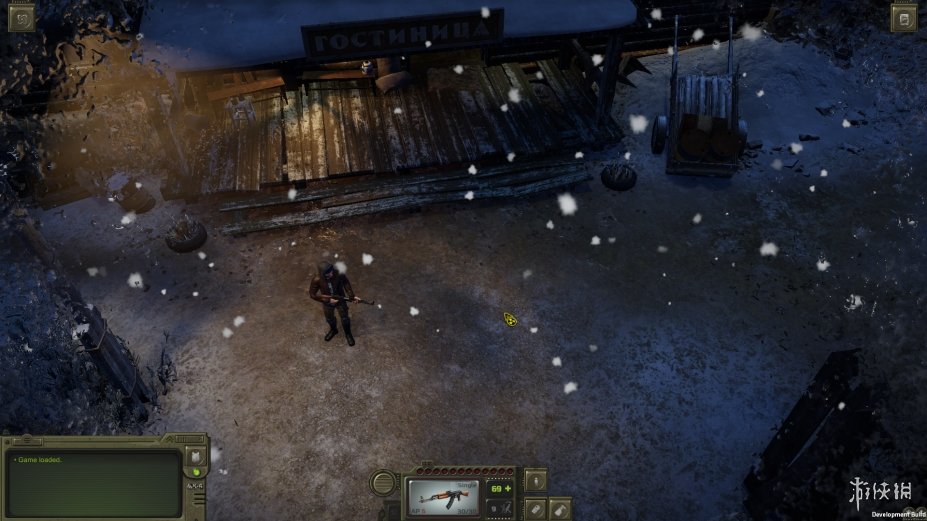
Task: Click the green 69 plus counter
Action: pos(500,487)
